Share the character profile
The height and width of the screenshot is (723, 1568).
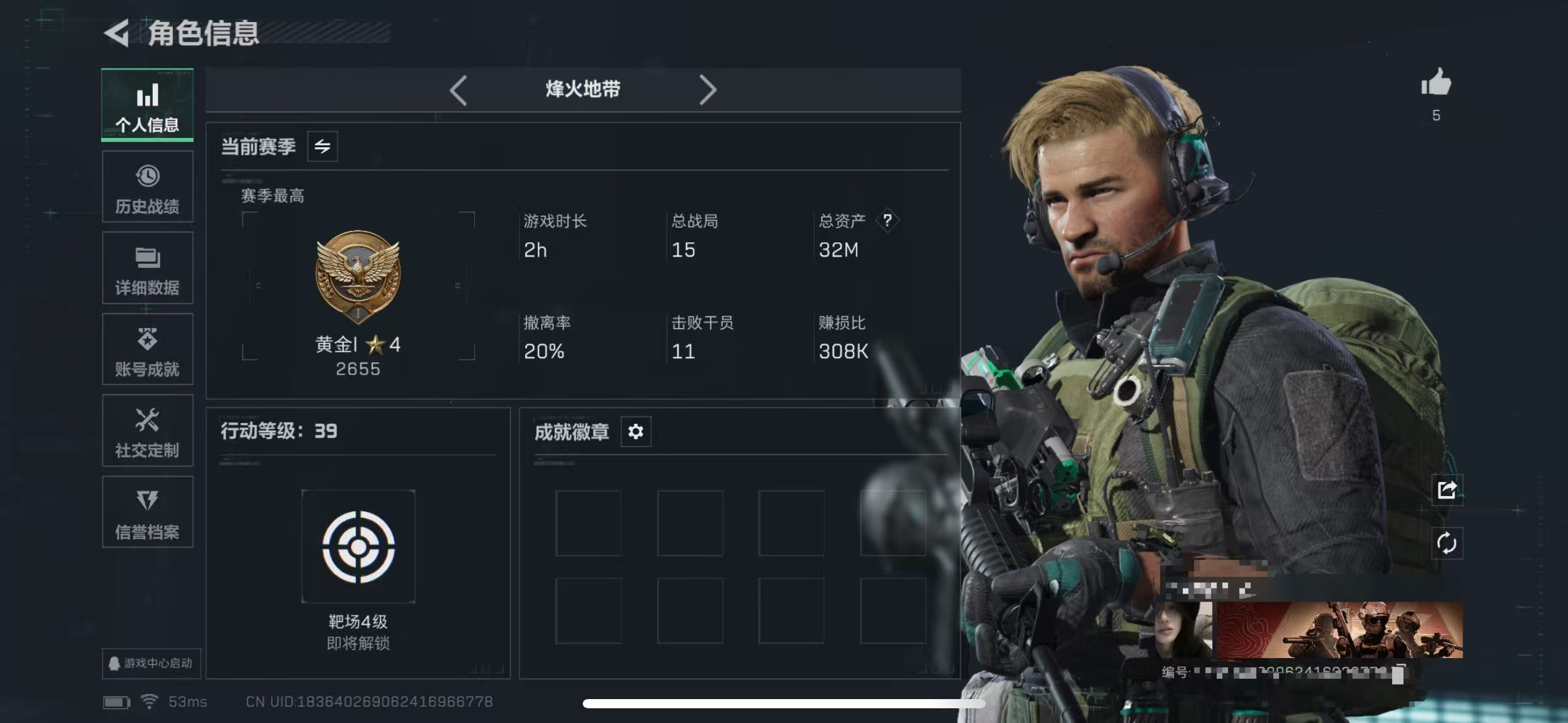[x=1447, y=489]
